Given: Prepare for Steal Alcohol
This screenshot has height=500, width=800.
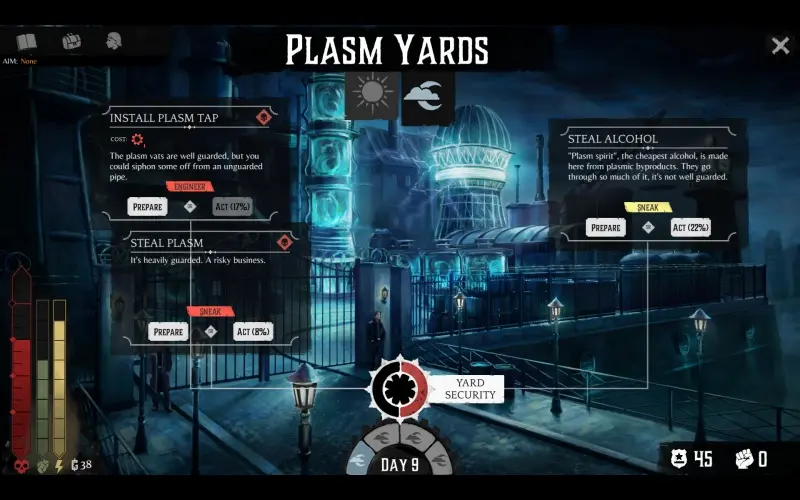Looking at the screenshot, I should [x=606, y=228].
